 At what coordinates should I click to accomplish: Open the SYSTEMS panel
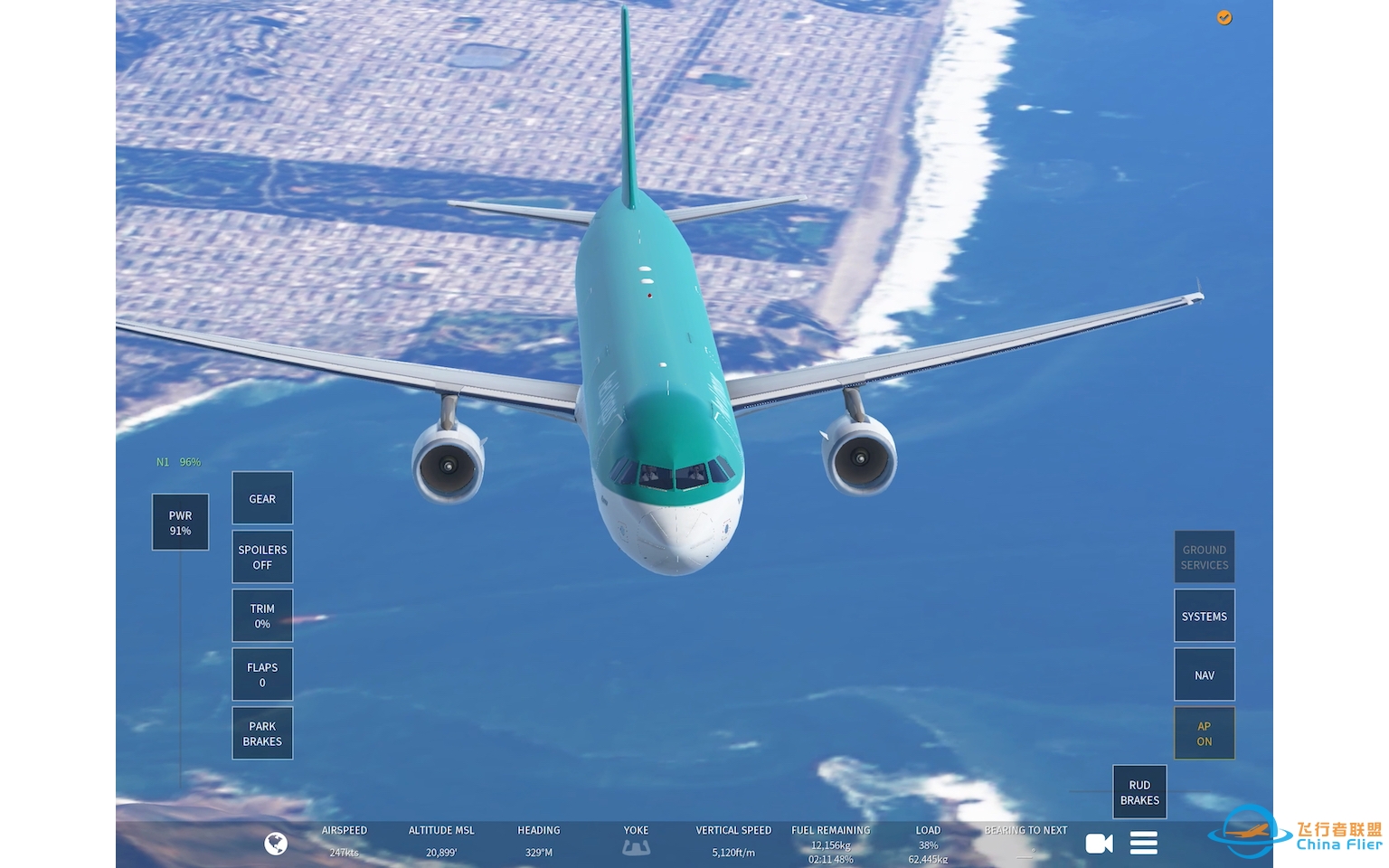point(1204,617)
